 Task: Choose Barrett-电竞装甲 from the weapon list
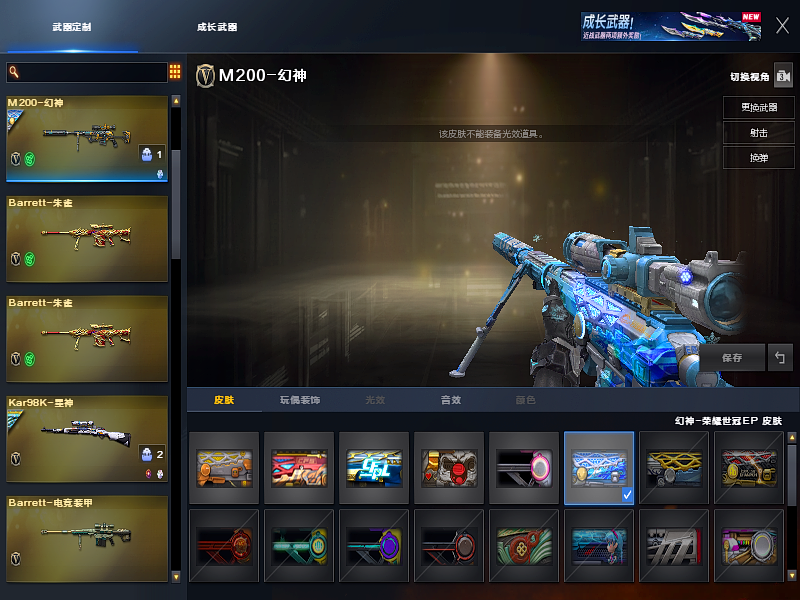(x=87, y=539)
